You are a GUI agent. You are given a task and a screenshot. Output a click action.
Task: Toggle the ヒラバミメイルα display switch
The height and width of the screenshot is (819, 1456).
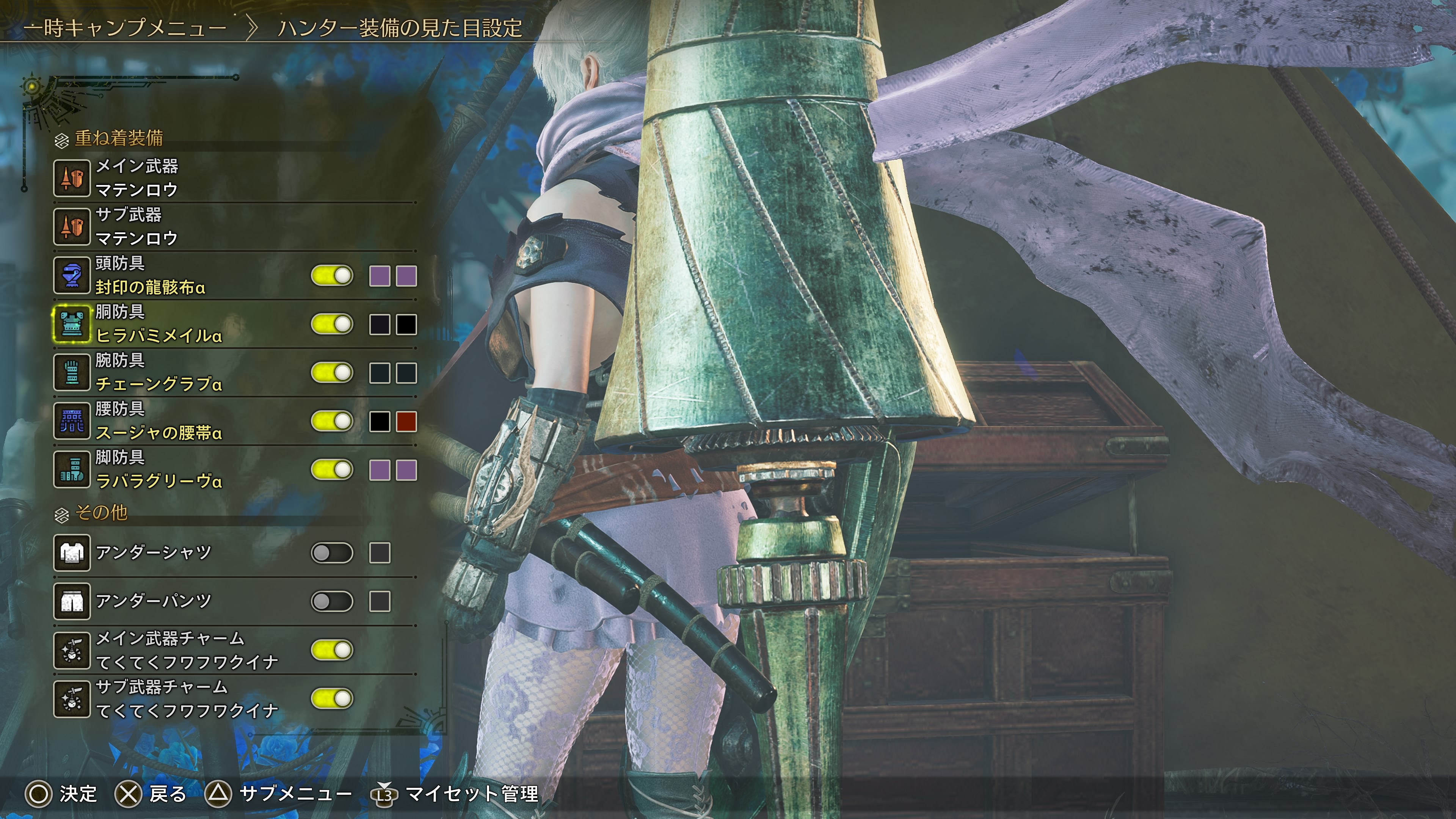332,325
